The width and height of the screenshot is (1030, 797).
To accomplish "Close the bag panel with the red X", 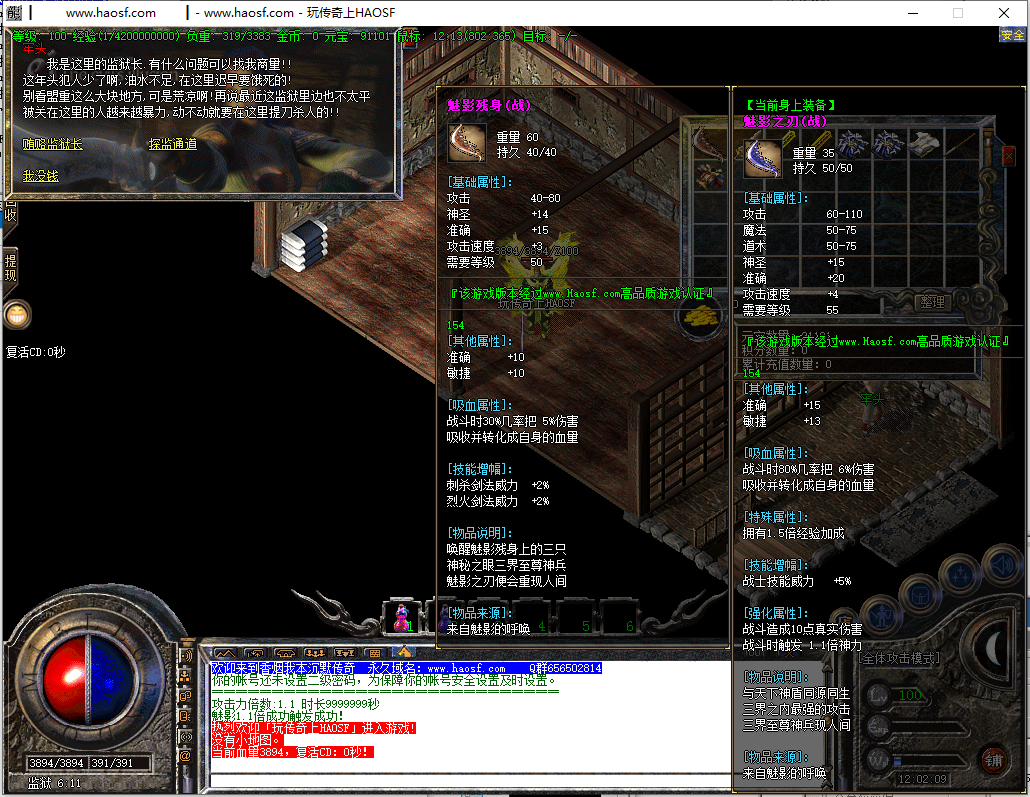I will [1008, 155].
